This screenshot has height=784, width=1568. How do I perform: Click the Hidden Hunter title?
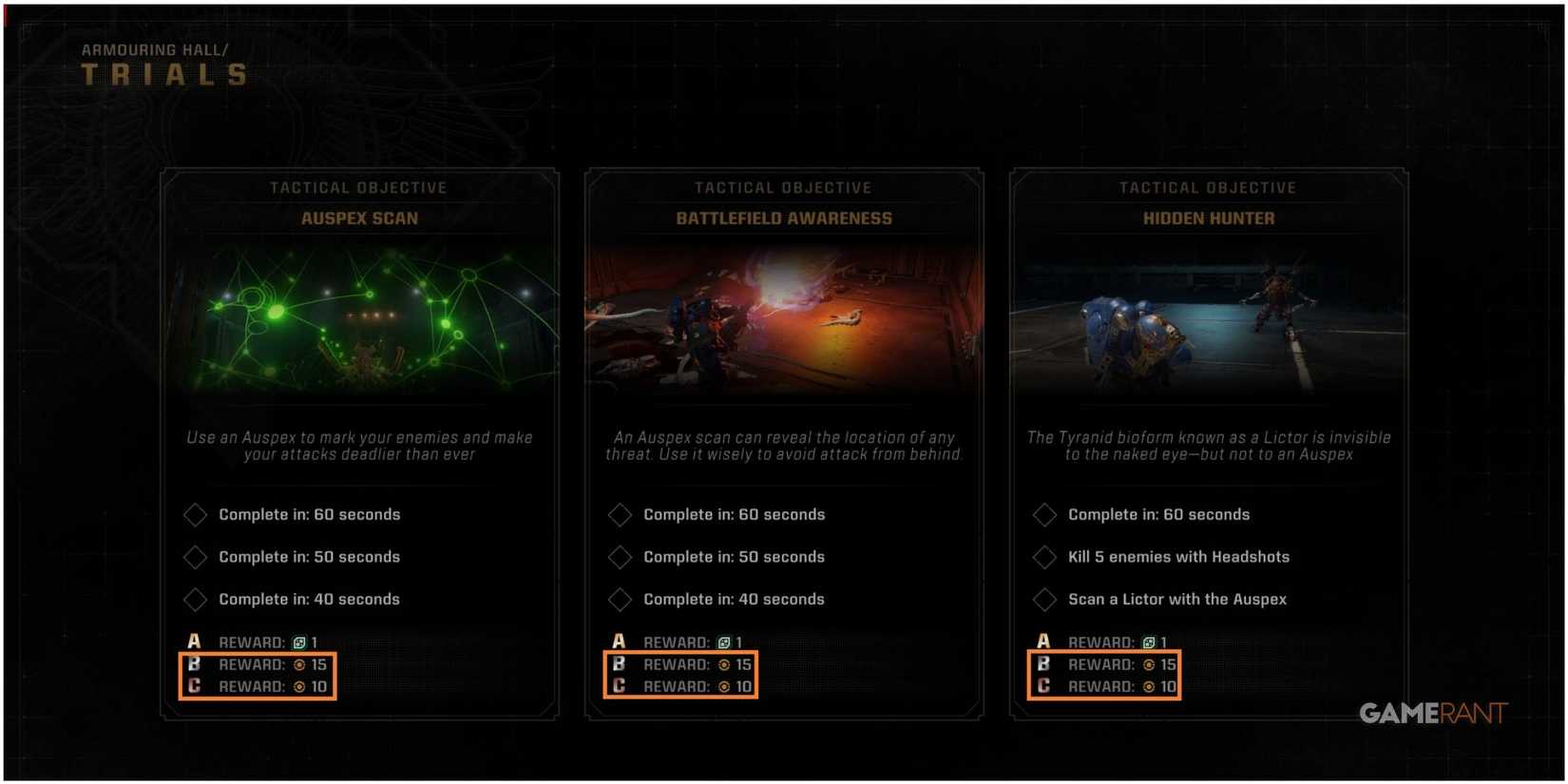[x=1209, y=218]
